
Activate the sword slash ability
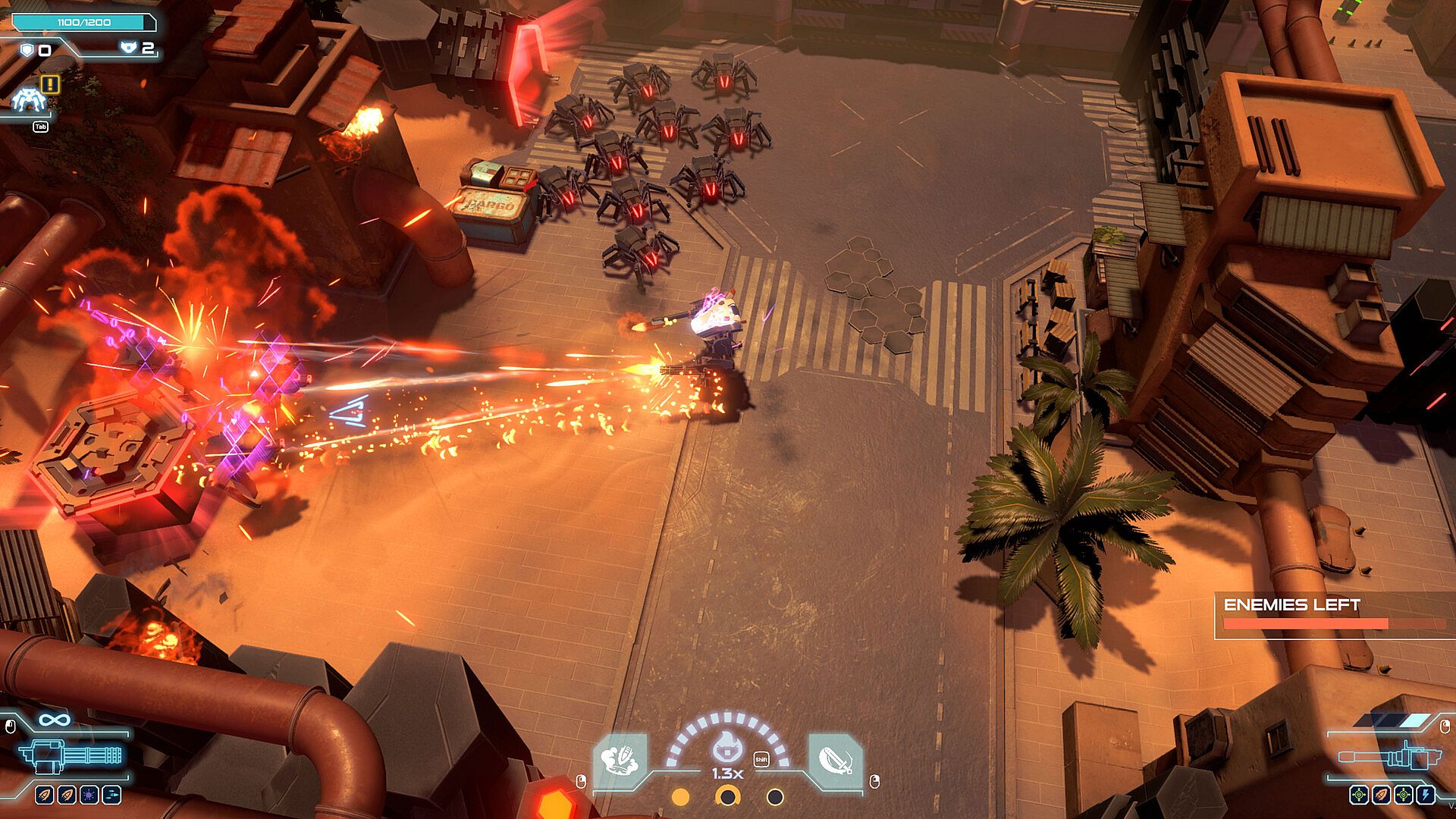point(834,758)
